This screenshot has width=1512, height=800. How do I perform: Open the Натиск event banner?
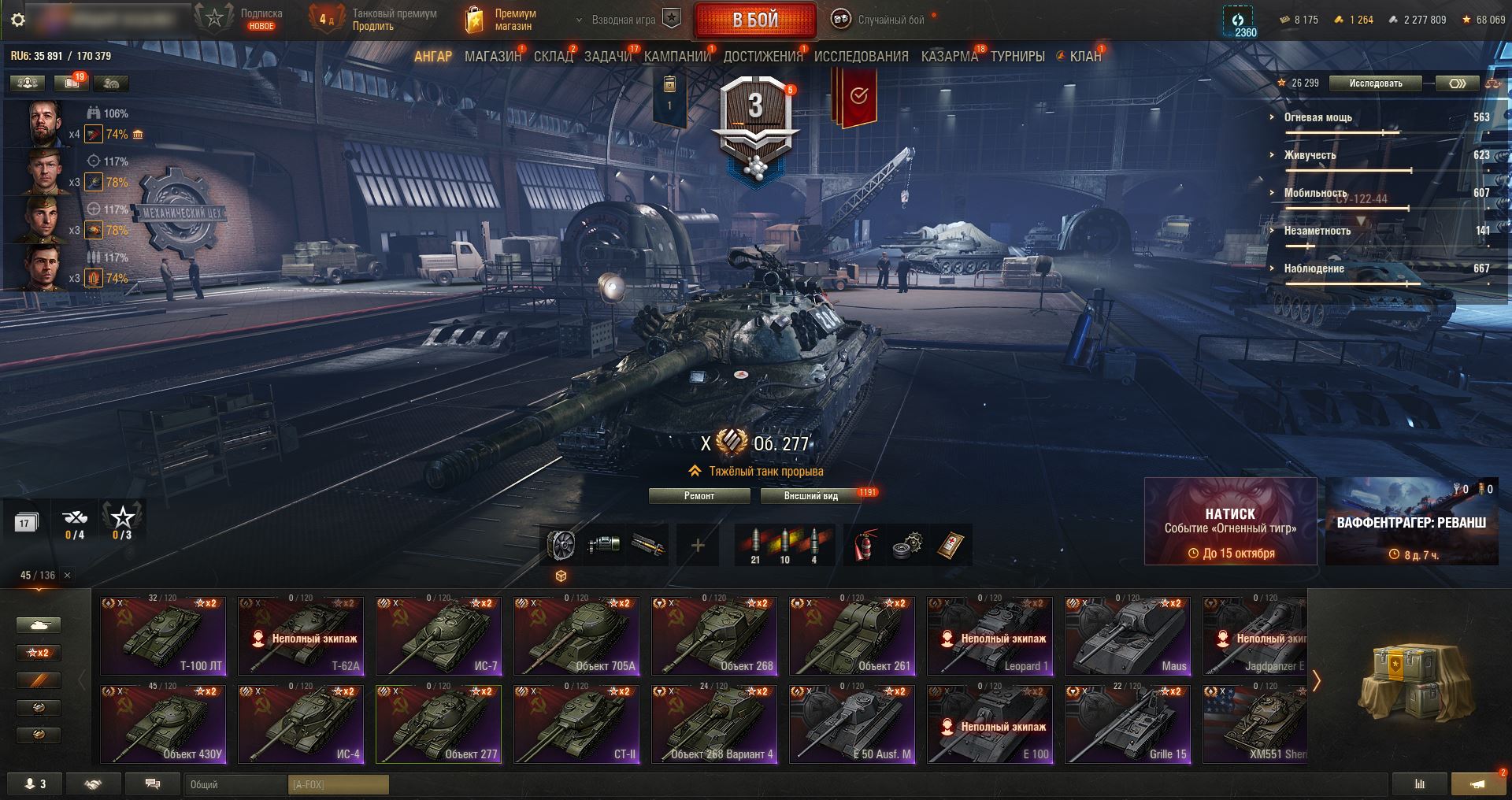1230,521
